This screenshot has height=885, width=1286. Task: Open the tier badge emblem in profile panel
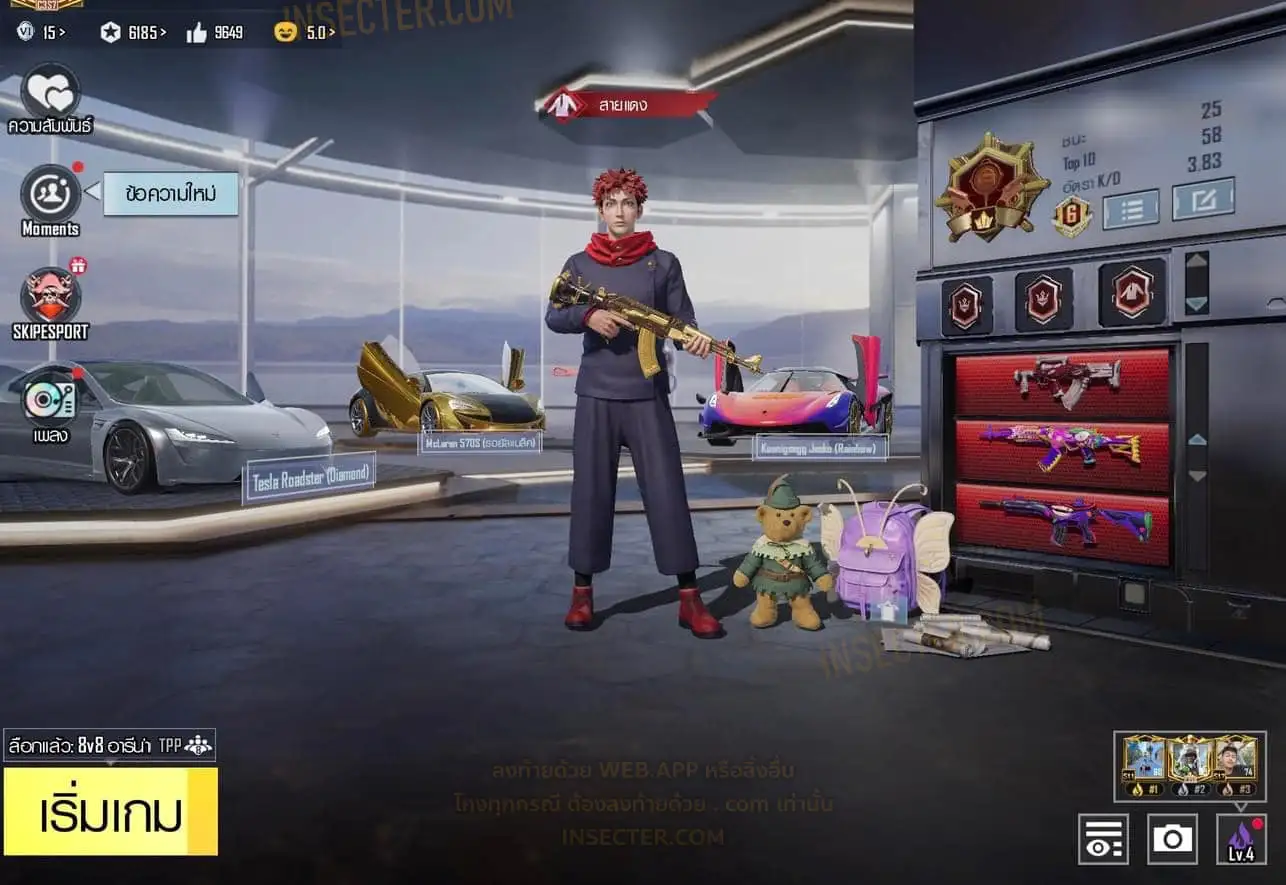click(991, 187)
